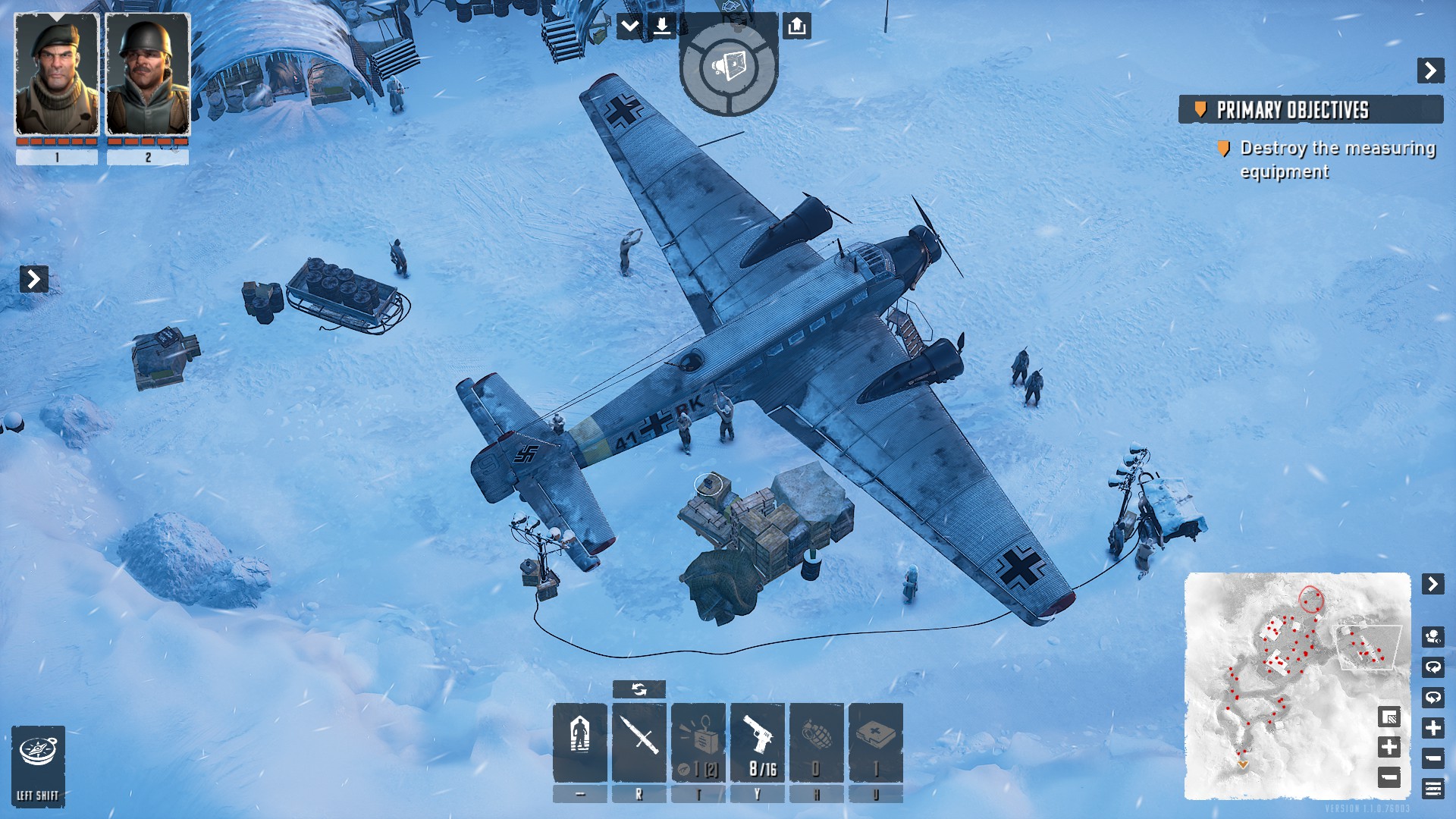Toggle the stance silhouette slot
This screenshot has height=819, width=1456.
coord(580,742)
